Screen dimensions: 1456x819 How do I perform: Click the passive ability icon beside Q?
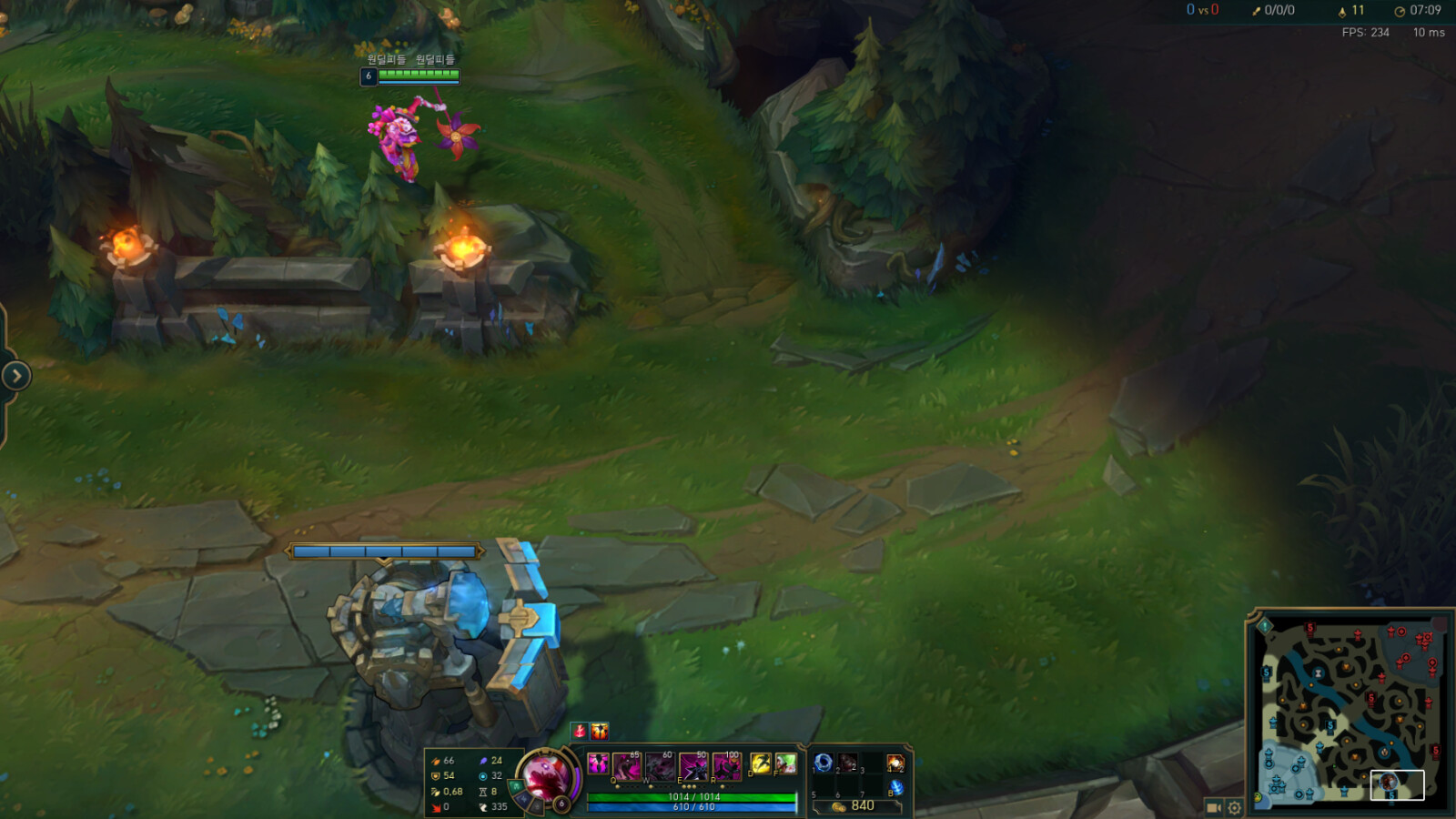tap(598, 763)
